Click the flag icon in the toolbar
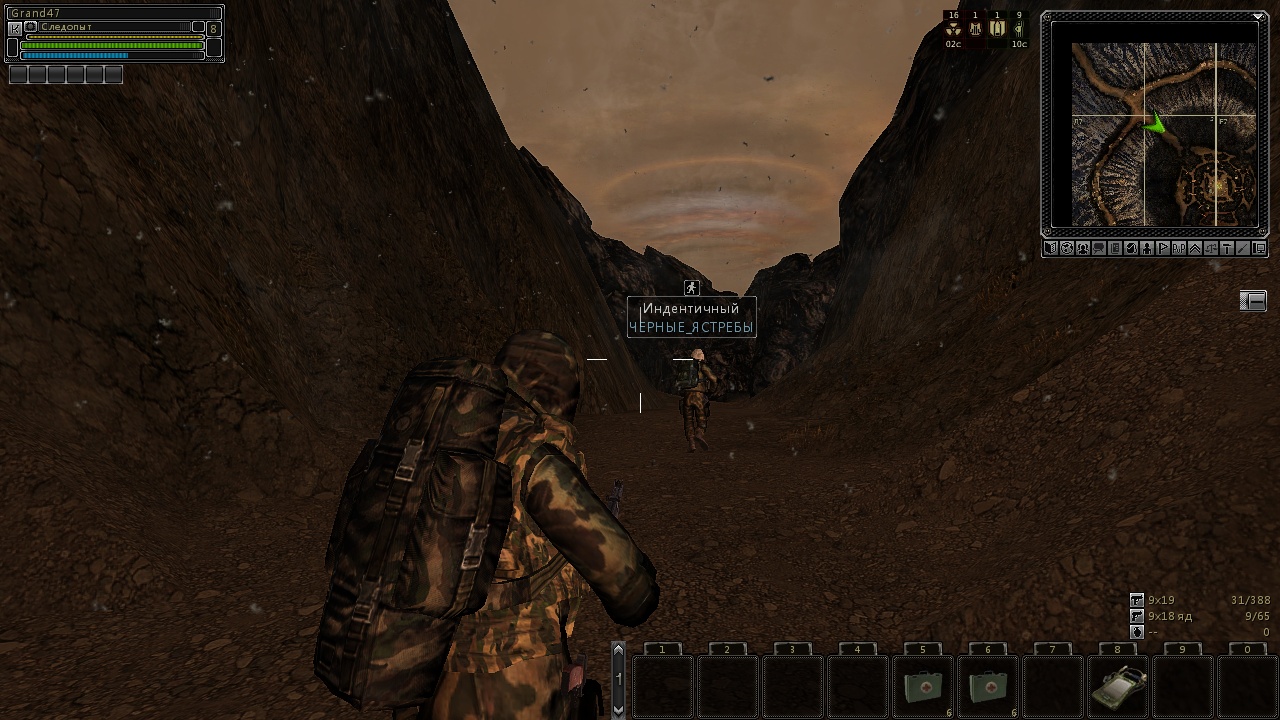Viewport: 1280px width, 720px height. (1163, 248)
